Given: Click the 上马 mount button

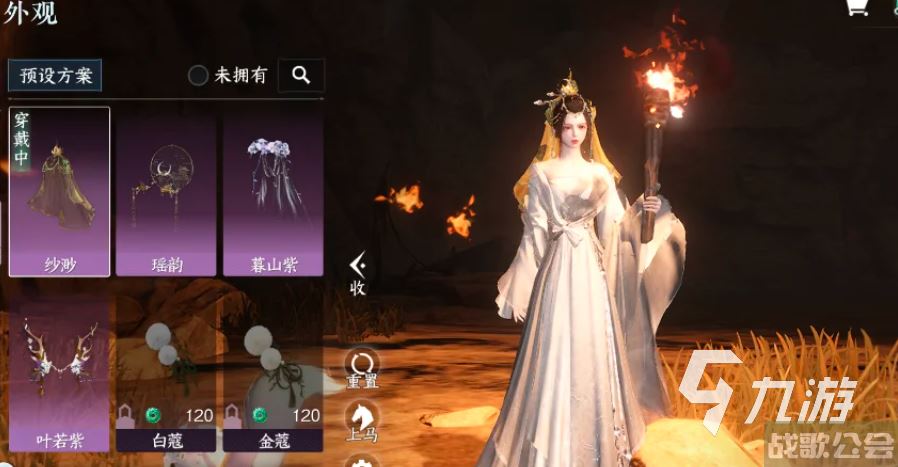Looking at the screenshot, I should 361,420.
